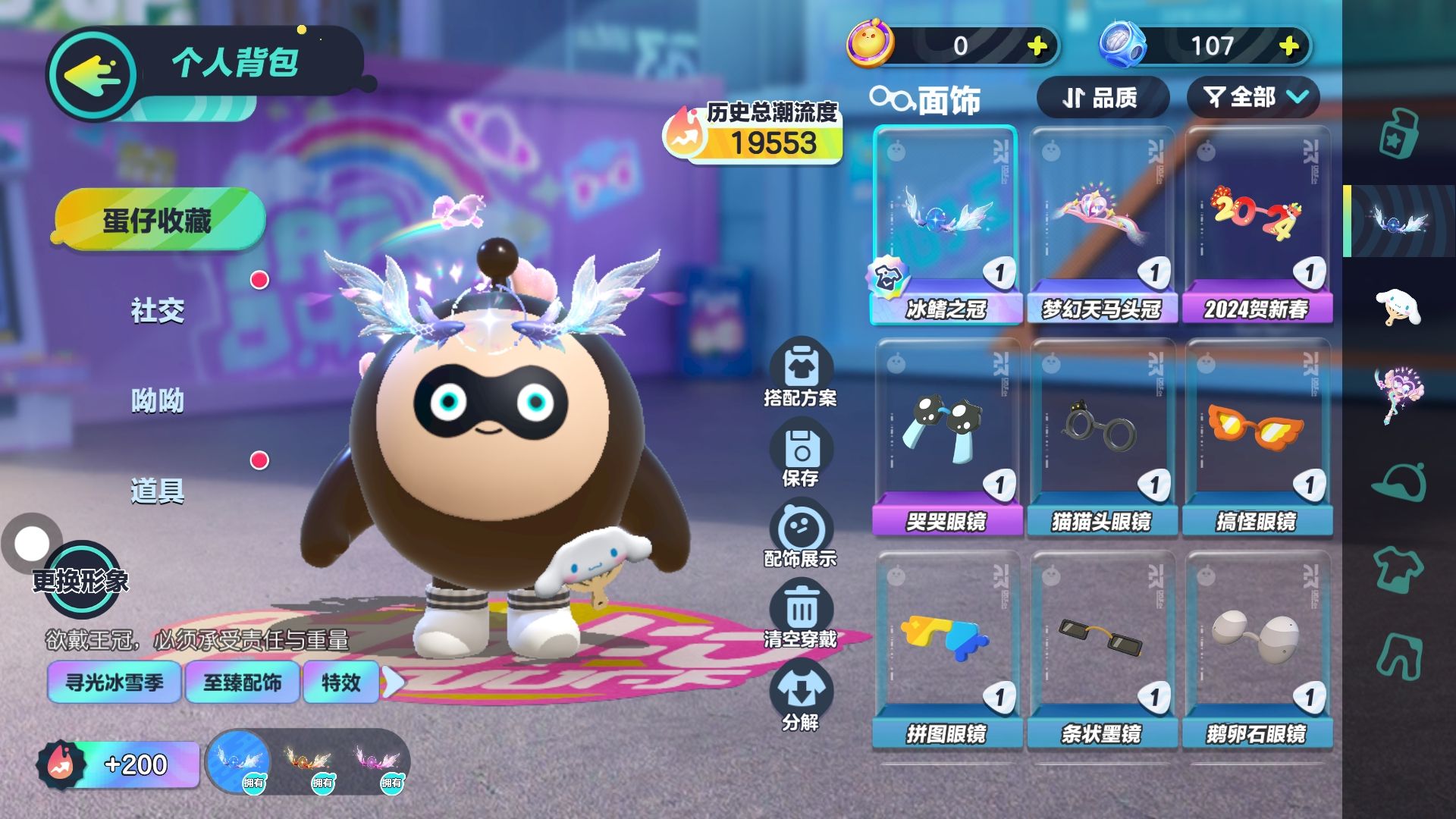Select the 冰鳍之冠 accessory
The height and width of the screenshot is (819, 1456).
click(946, 224)
